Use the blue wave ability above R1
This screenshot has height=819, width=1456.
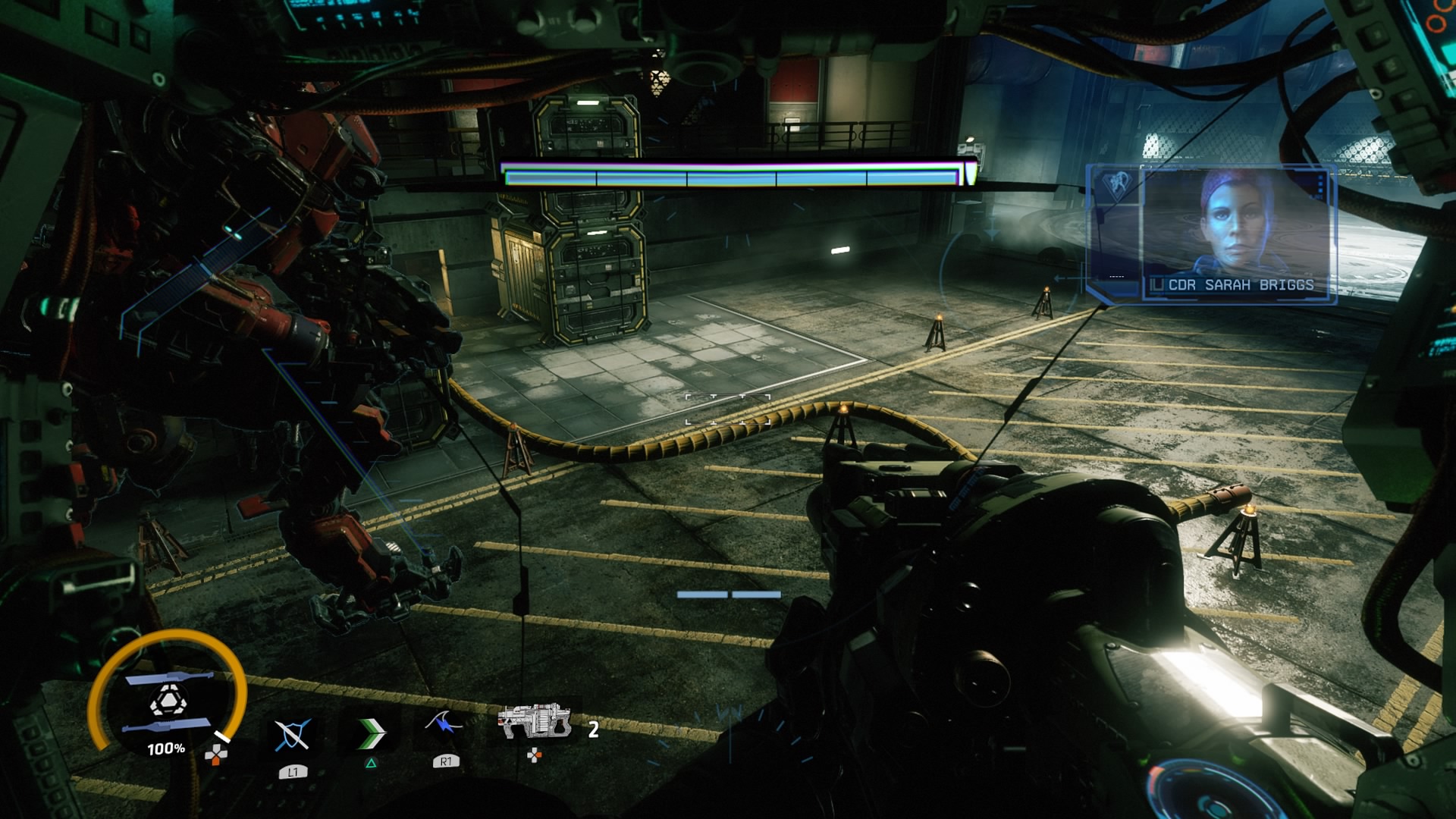444,726
